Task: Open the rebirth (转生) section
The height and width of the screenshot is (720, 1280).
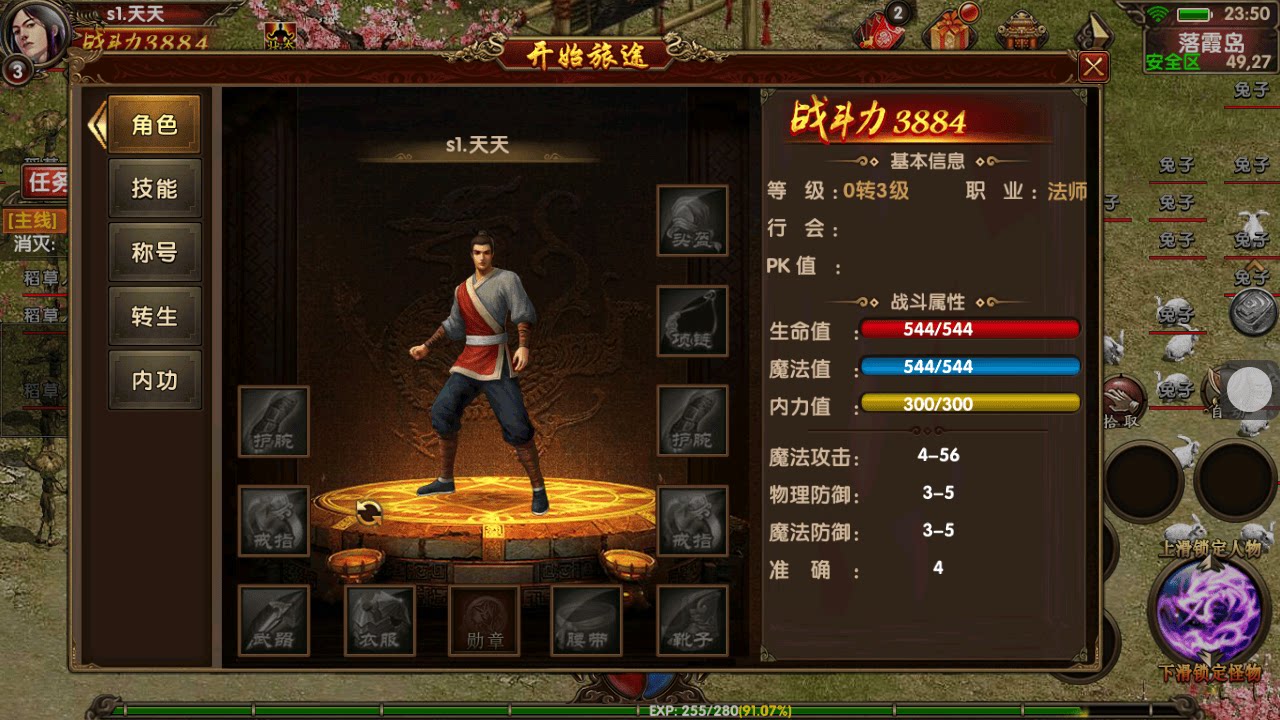Action: [x=155, y=316]
